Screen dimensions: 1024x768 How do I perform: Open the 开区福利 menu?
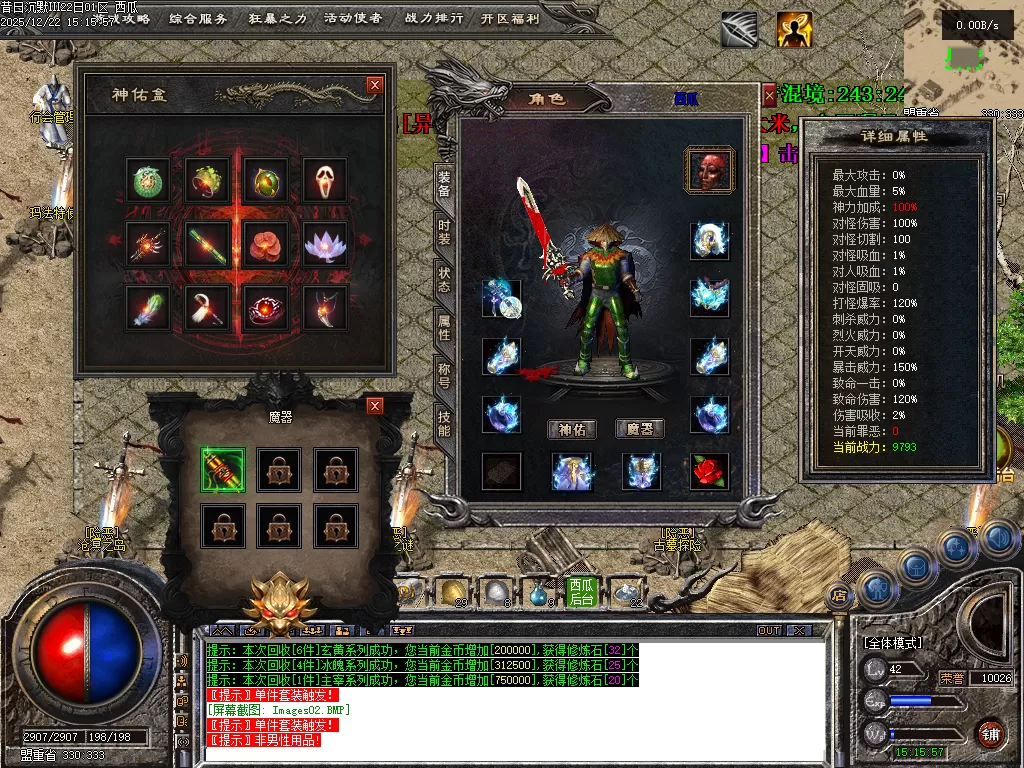pyautogui.click(x=509, y=18)
